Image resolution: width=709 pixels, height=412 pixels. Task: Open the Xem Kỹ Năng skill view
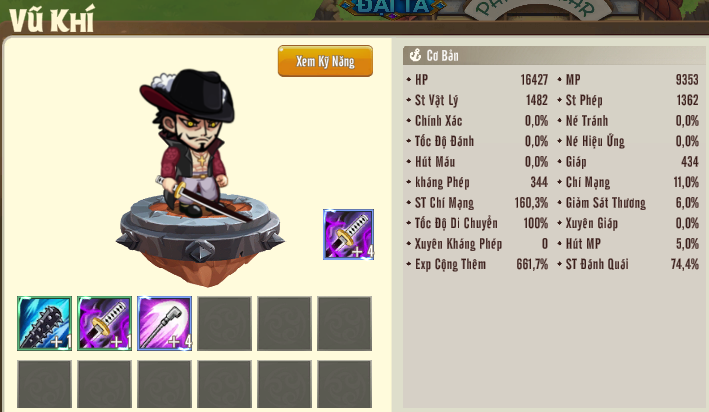click(325, 61)
